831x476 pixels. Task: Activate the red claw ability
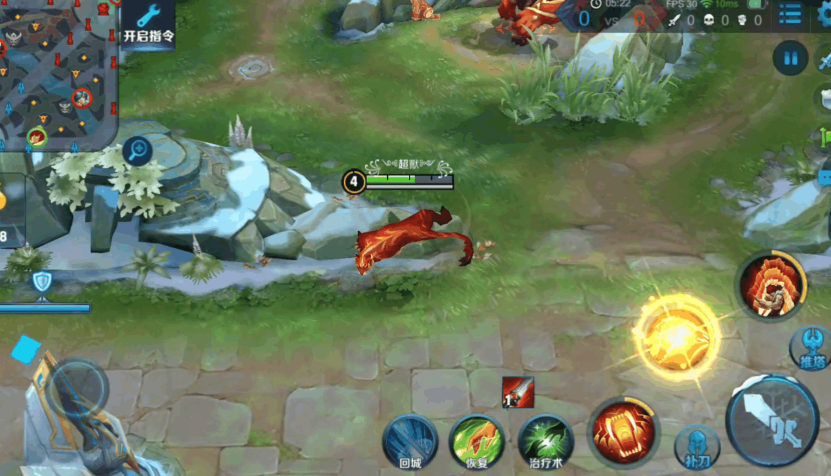click(622, 431)
